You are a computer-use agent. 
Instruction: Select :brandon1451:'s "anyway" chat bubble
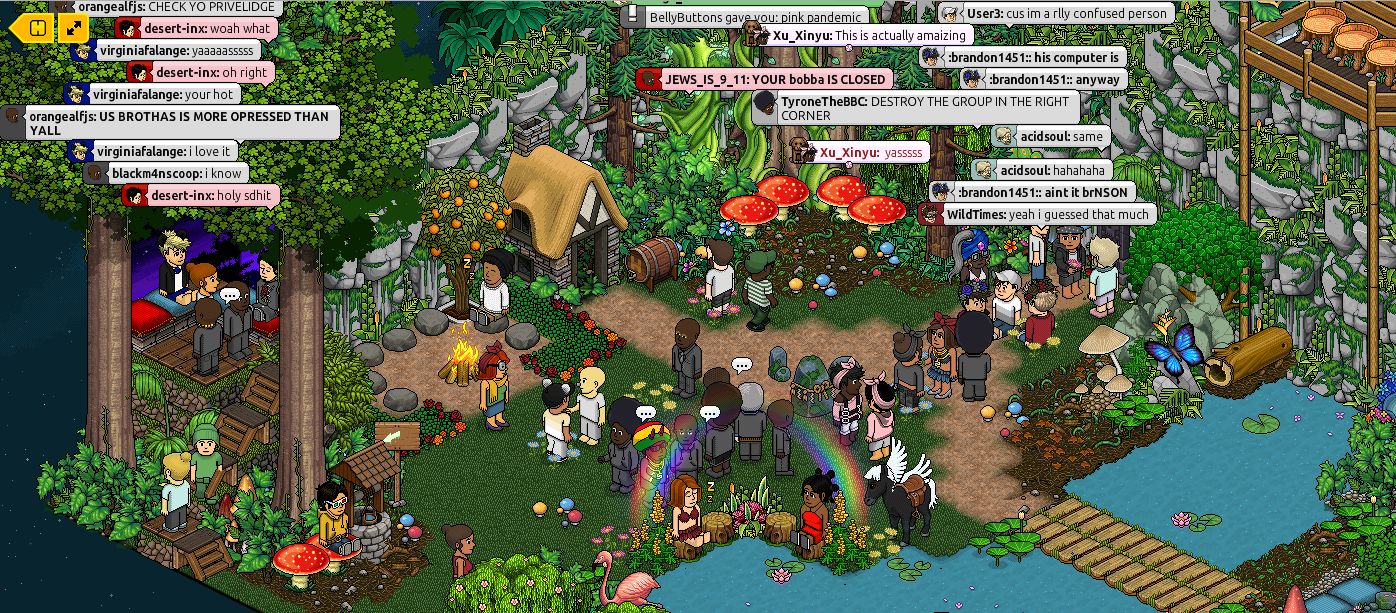point(1044,79)
